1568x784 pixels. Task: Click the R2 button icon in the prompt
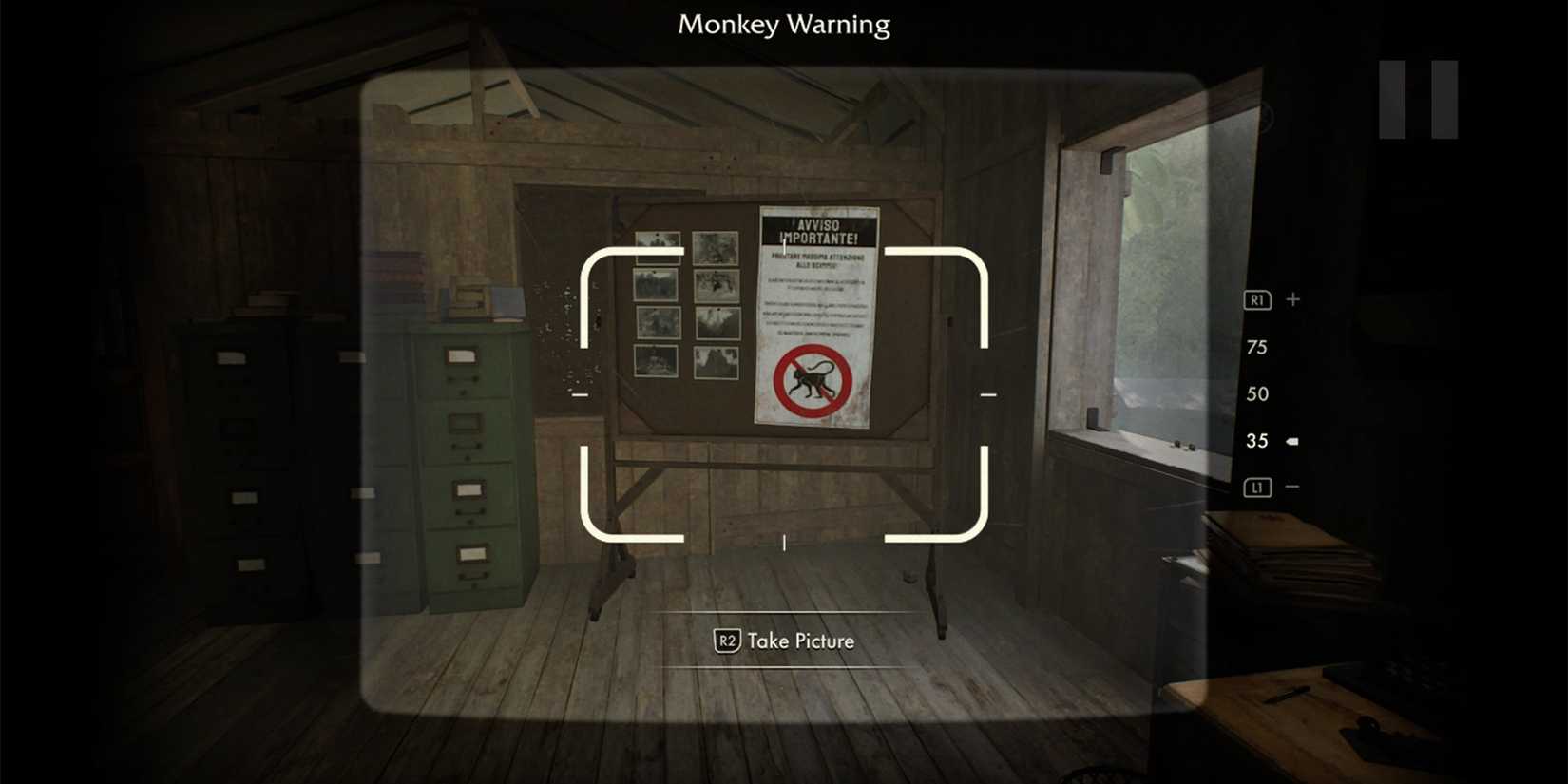tap(727, 641)
